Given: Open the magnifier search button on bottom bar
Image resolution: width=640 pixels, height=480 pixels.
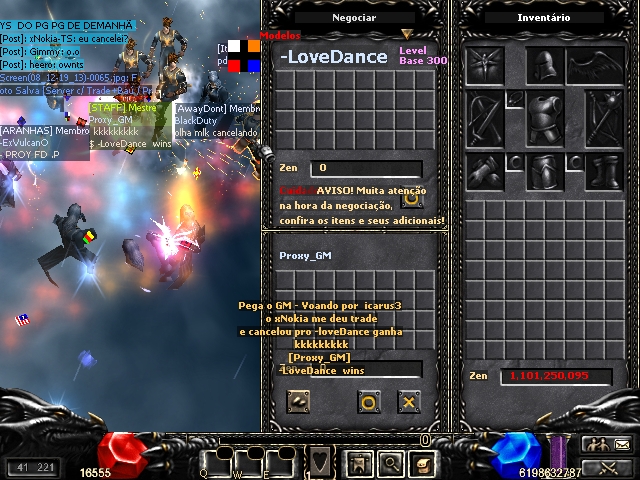Looking at the screenshot, I should coord(390,463).
